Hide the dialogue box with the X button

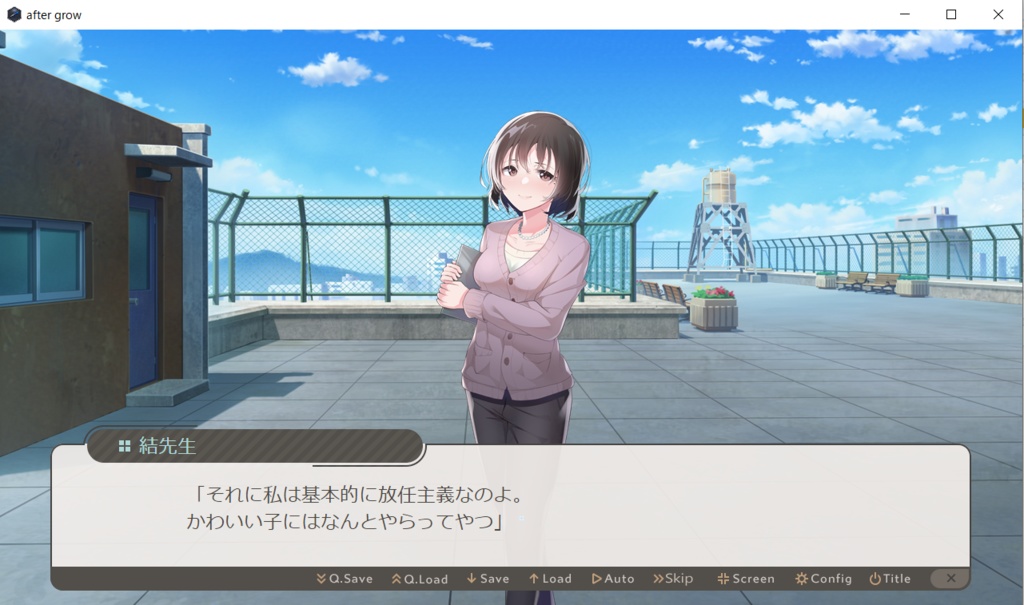click(950, 578)
